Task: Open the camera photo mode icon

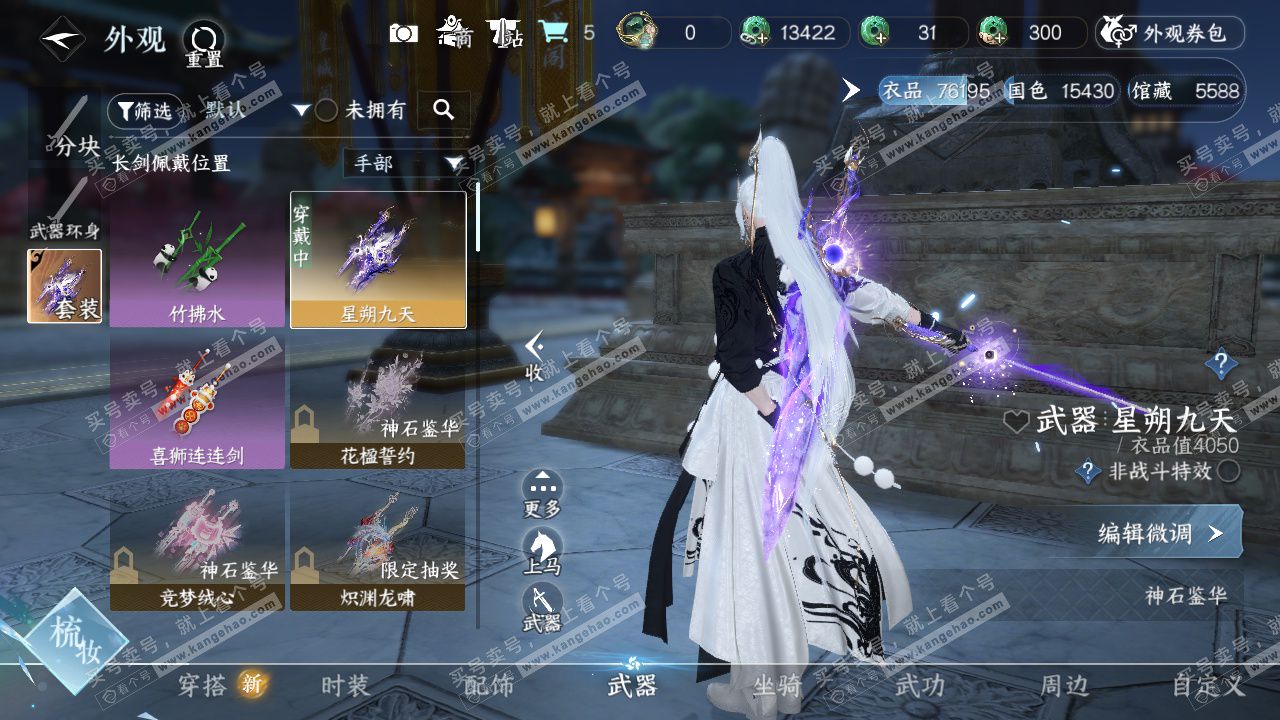Action: tap(404, 33)
